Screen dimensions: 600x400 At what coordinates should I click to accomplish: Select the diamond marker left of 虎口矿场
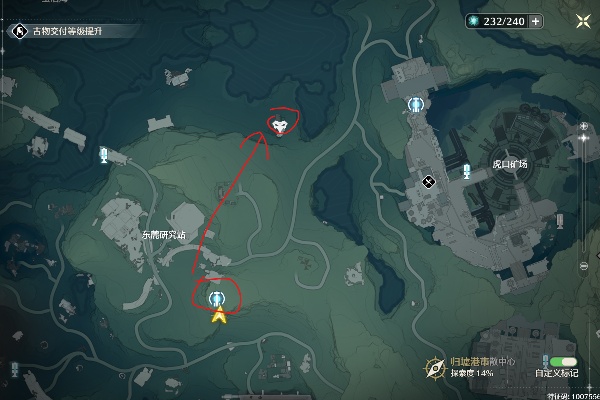(x=428, y=181)
